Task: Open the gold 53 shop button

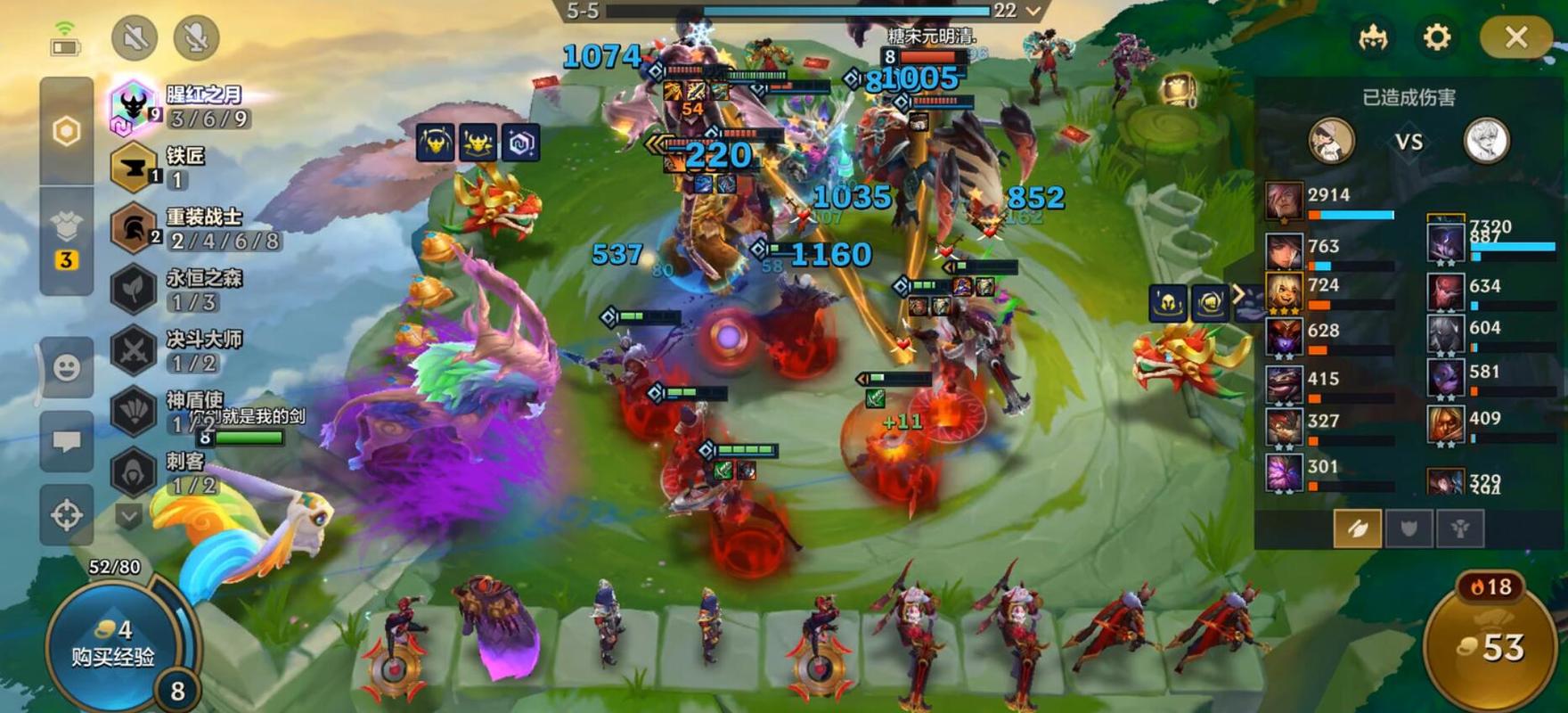Action: coord(1493,648)
